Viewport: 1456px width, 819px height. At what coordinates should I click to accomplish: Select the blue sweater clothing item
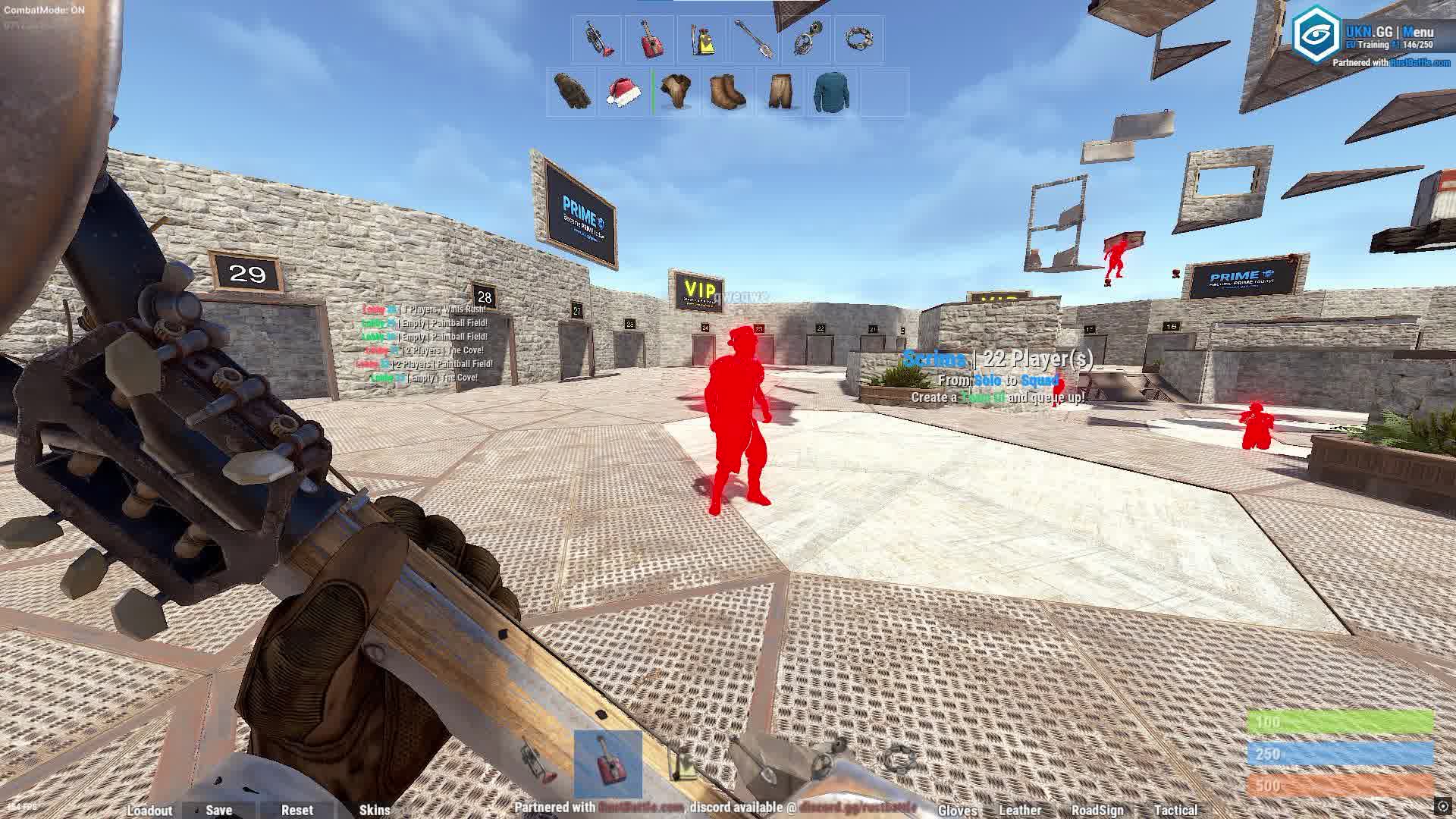832,93
